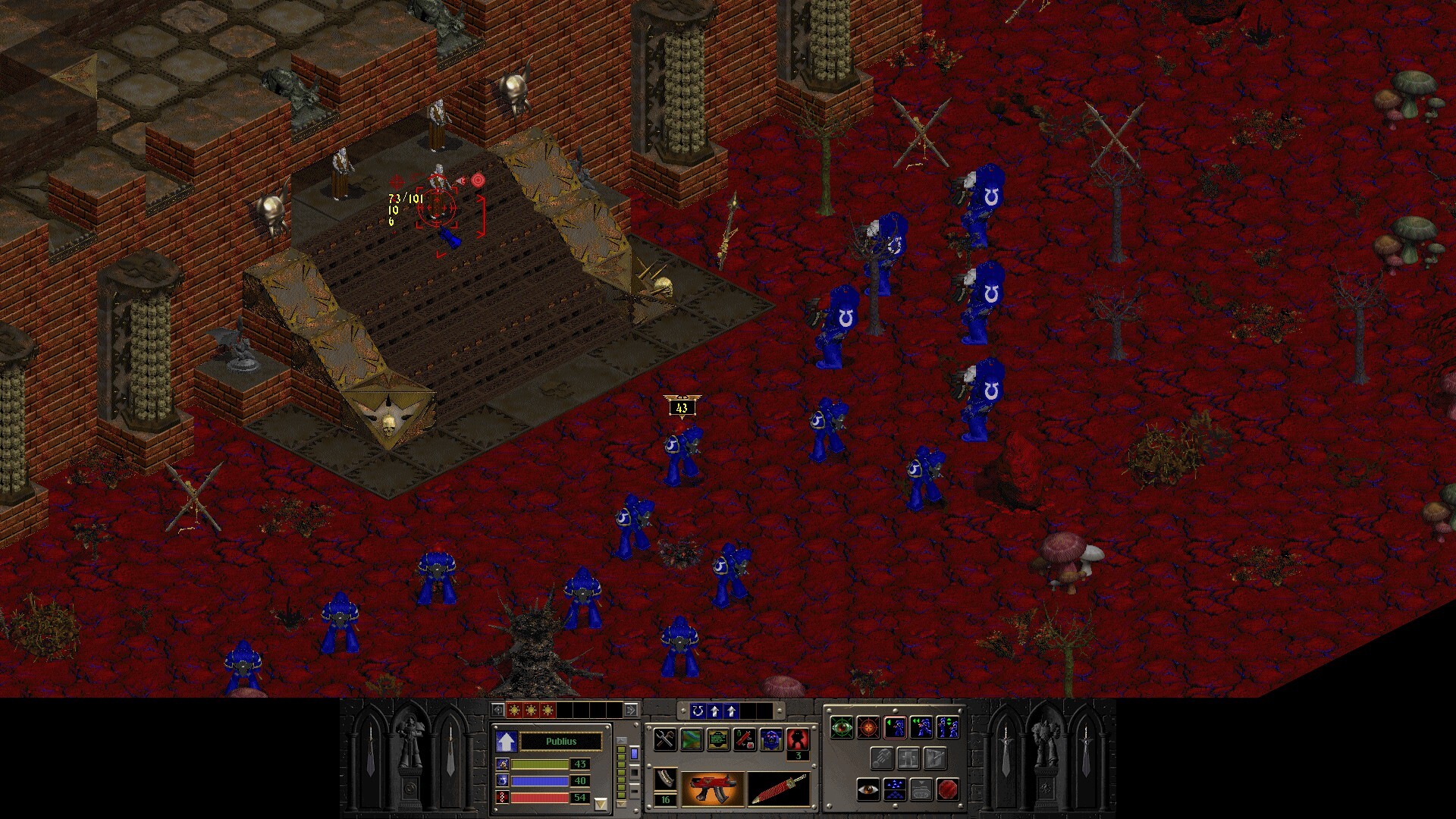
Task: Open the mission briefing datapad icon
Action: pyautogui.click(x=718, y=741)
